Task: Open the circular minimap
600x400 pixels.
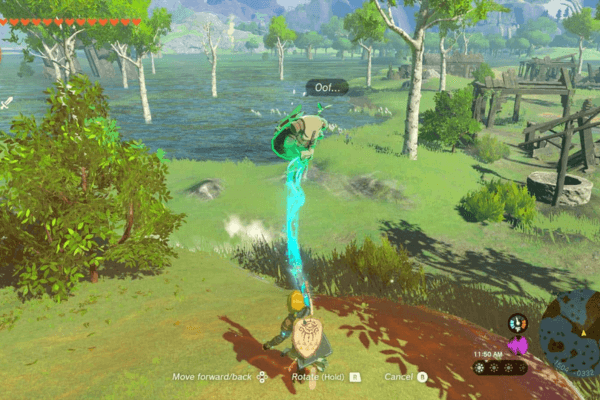Action: point(572,332)
